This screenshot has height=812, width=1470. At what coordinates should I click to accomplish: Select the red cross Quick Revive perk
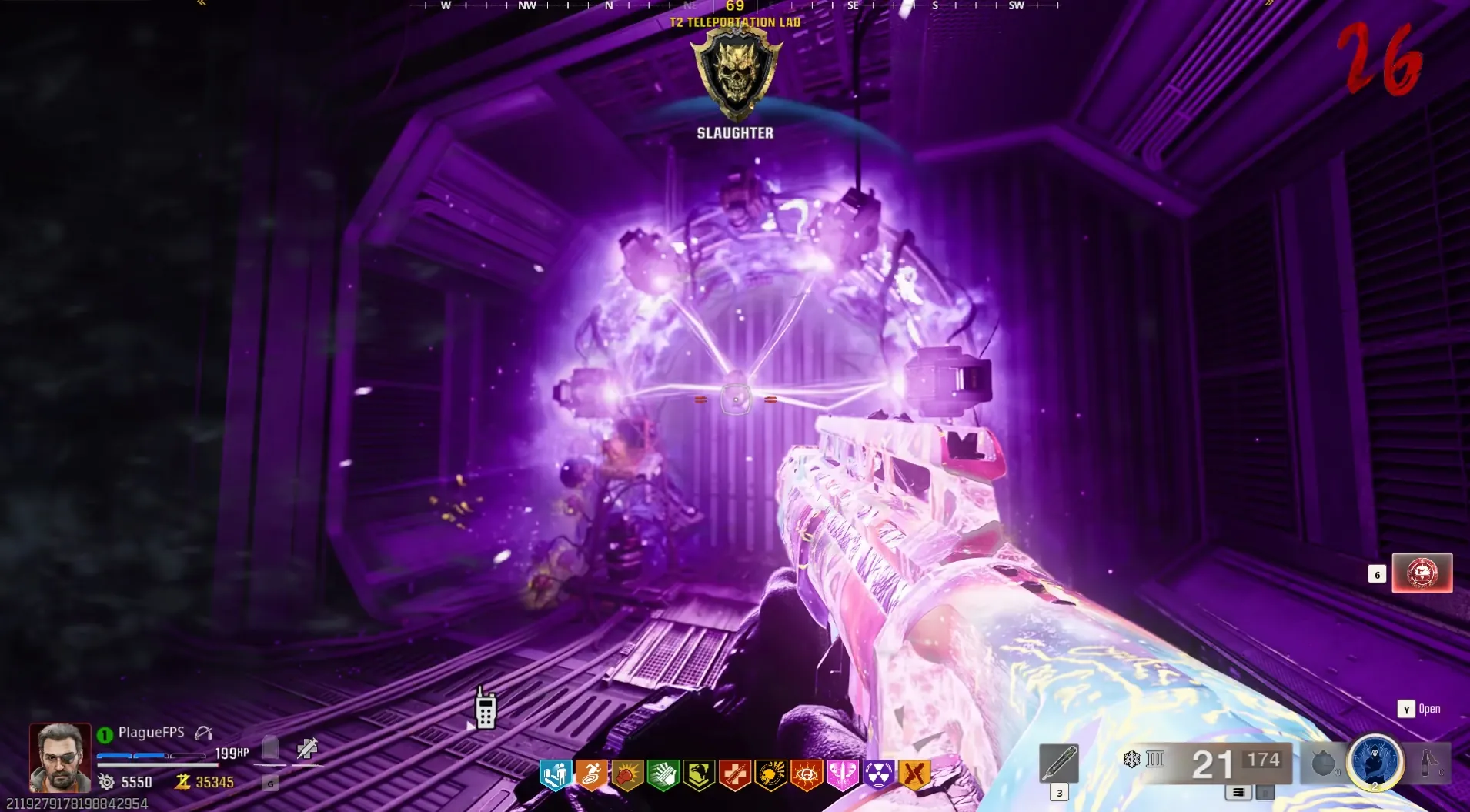(734, 774)
